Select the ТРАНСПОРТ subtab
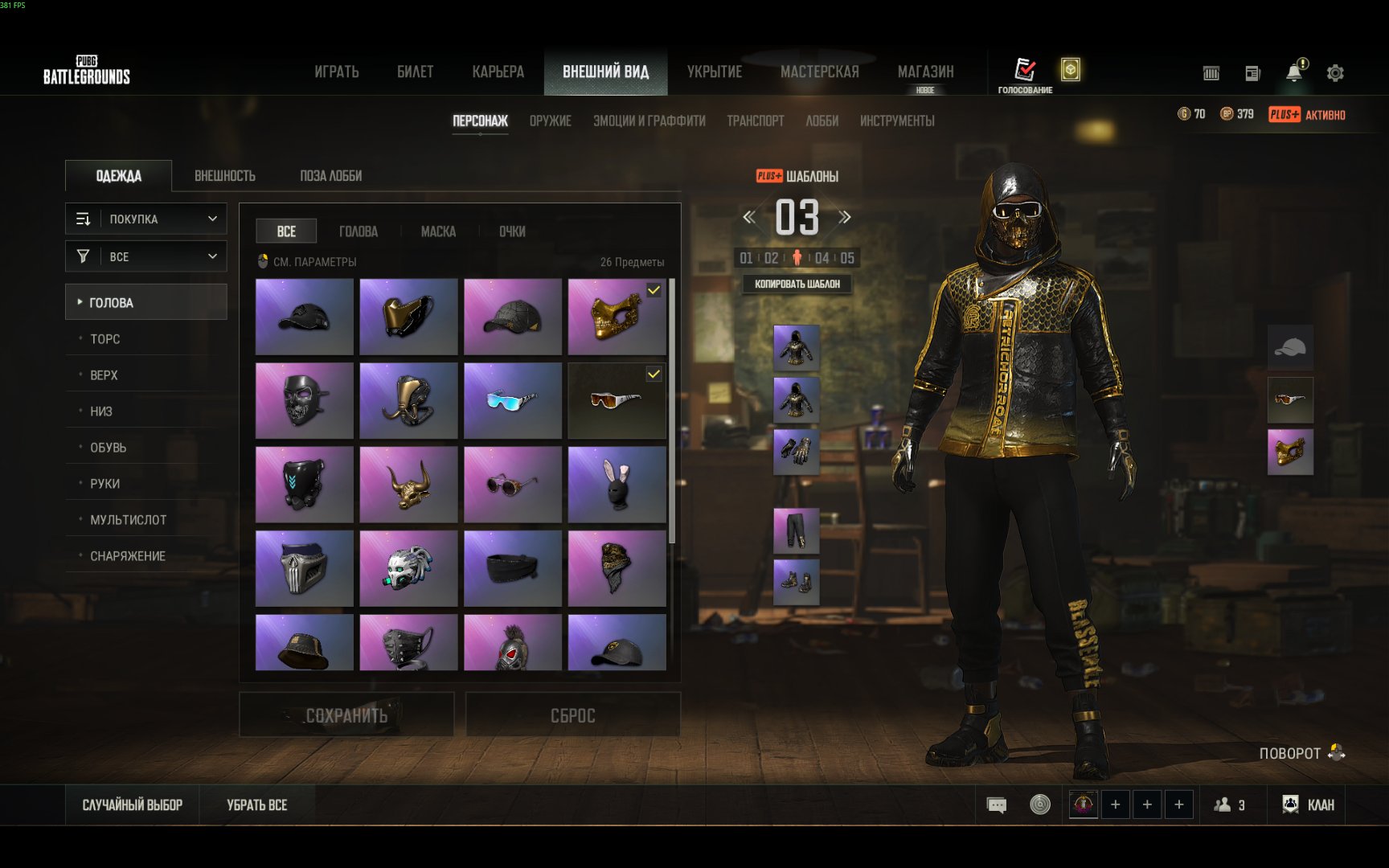Image resolution: width=1389 pixels, height=868 pixels. pyautogui.click(x=755, y=121)
